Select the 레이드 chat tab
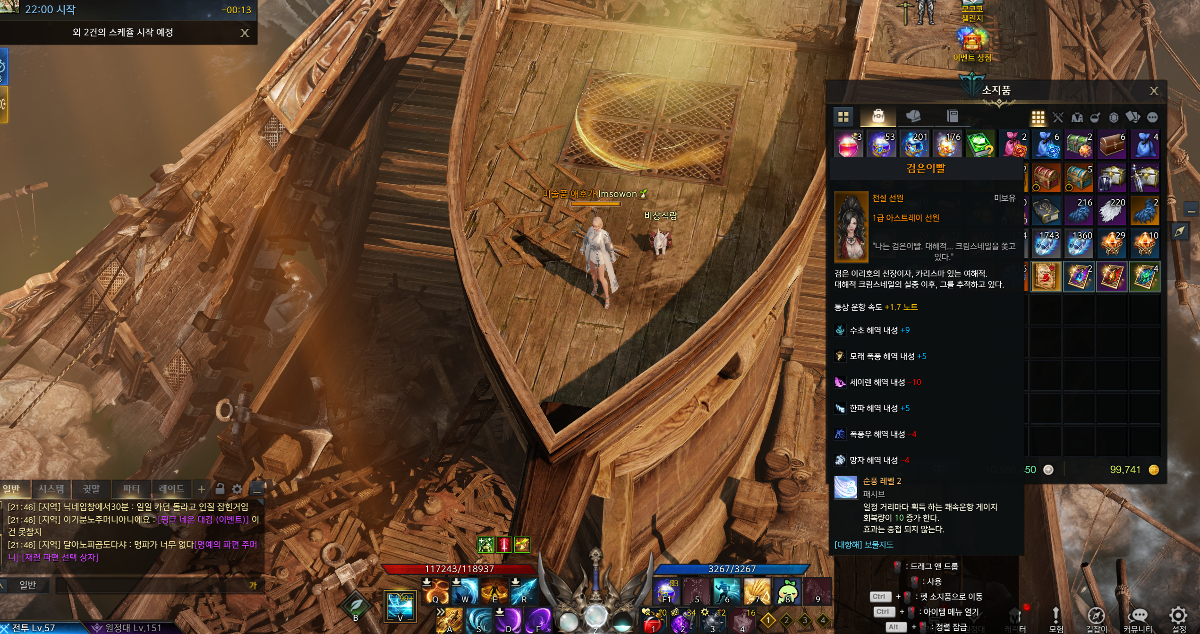This screenshot has height=634, width=1200. tap(171, 489)
